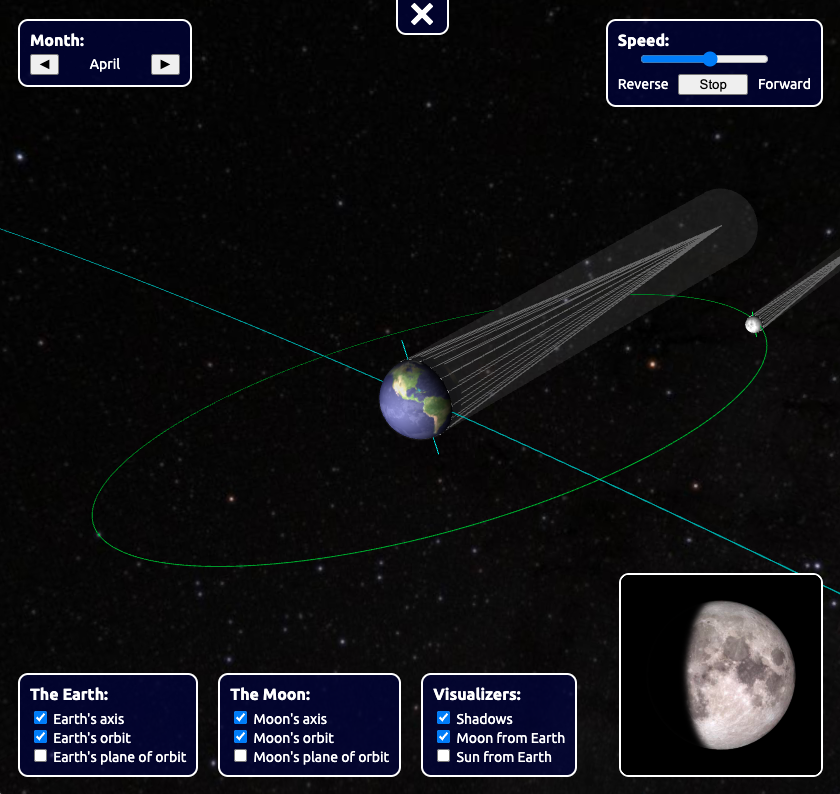The image size is (840, 794).
Task: Click the Moon phase preview thumbnail
Action: (721, 675)
